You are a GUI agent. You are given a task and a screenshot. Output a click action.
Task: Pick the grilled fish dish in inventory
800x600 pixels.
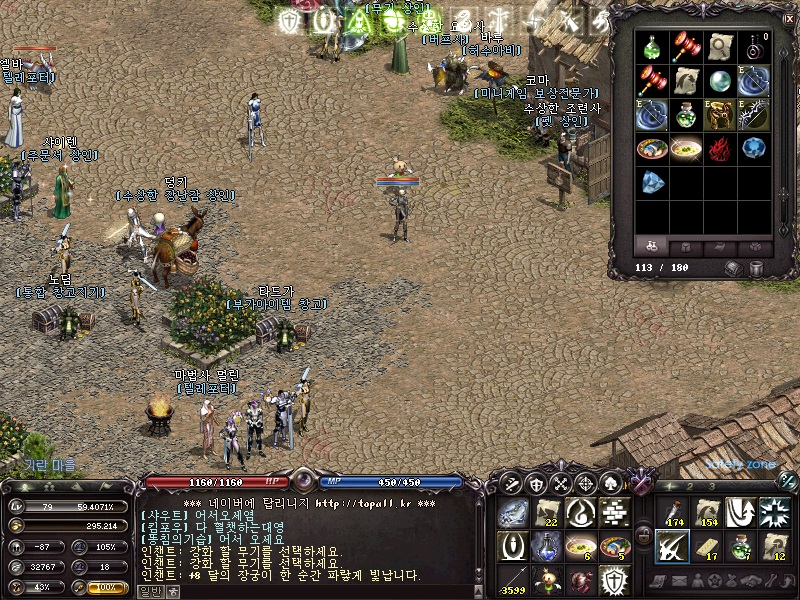pyautogui.click(x=653, y=149)
